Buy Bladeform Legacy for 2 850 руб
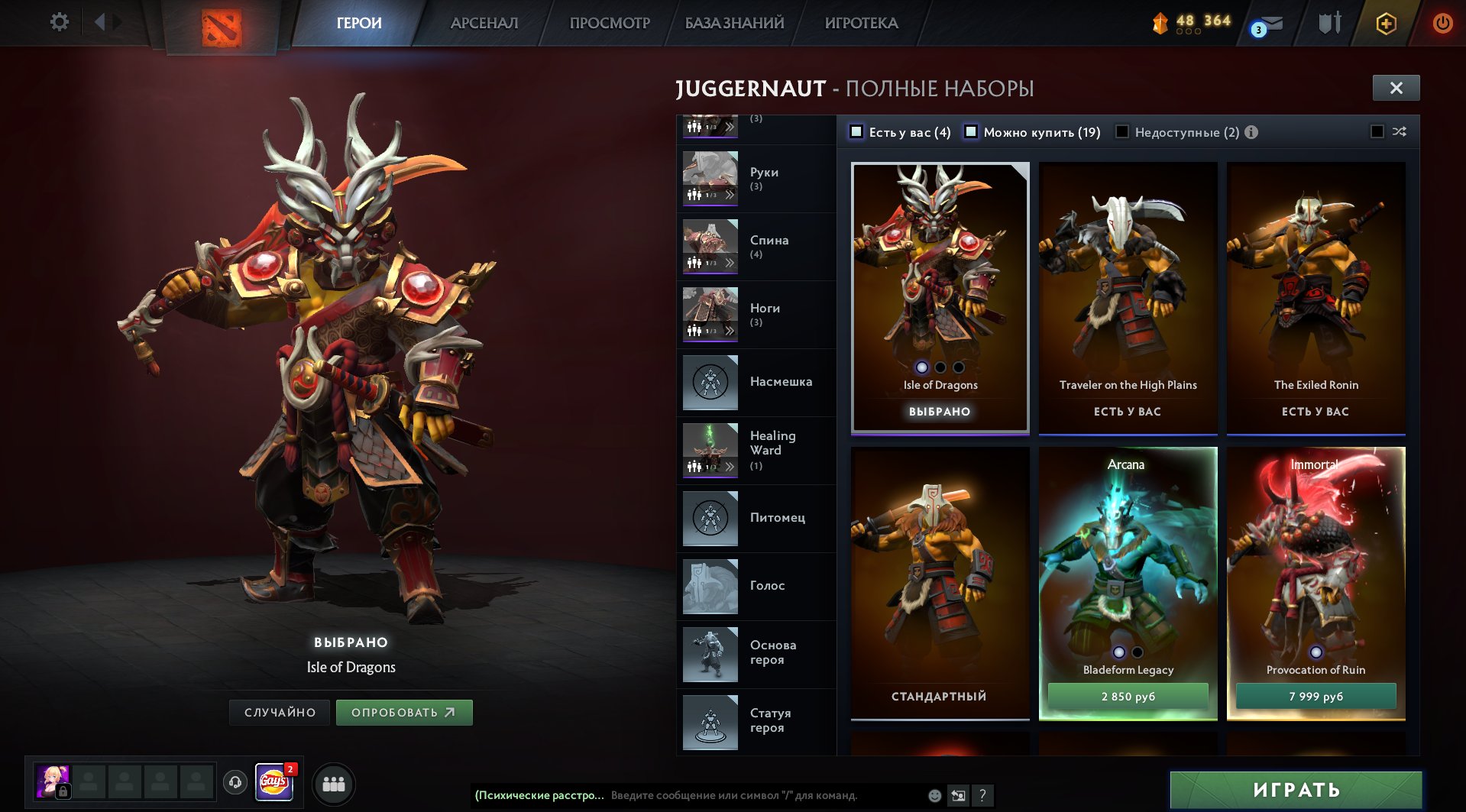This screenshot has height=812, width=1466. 1128,697
